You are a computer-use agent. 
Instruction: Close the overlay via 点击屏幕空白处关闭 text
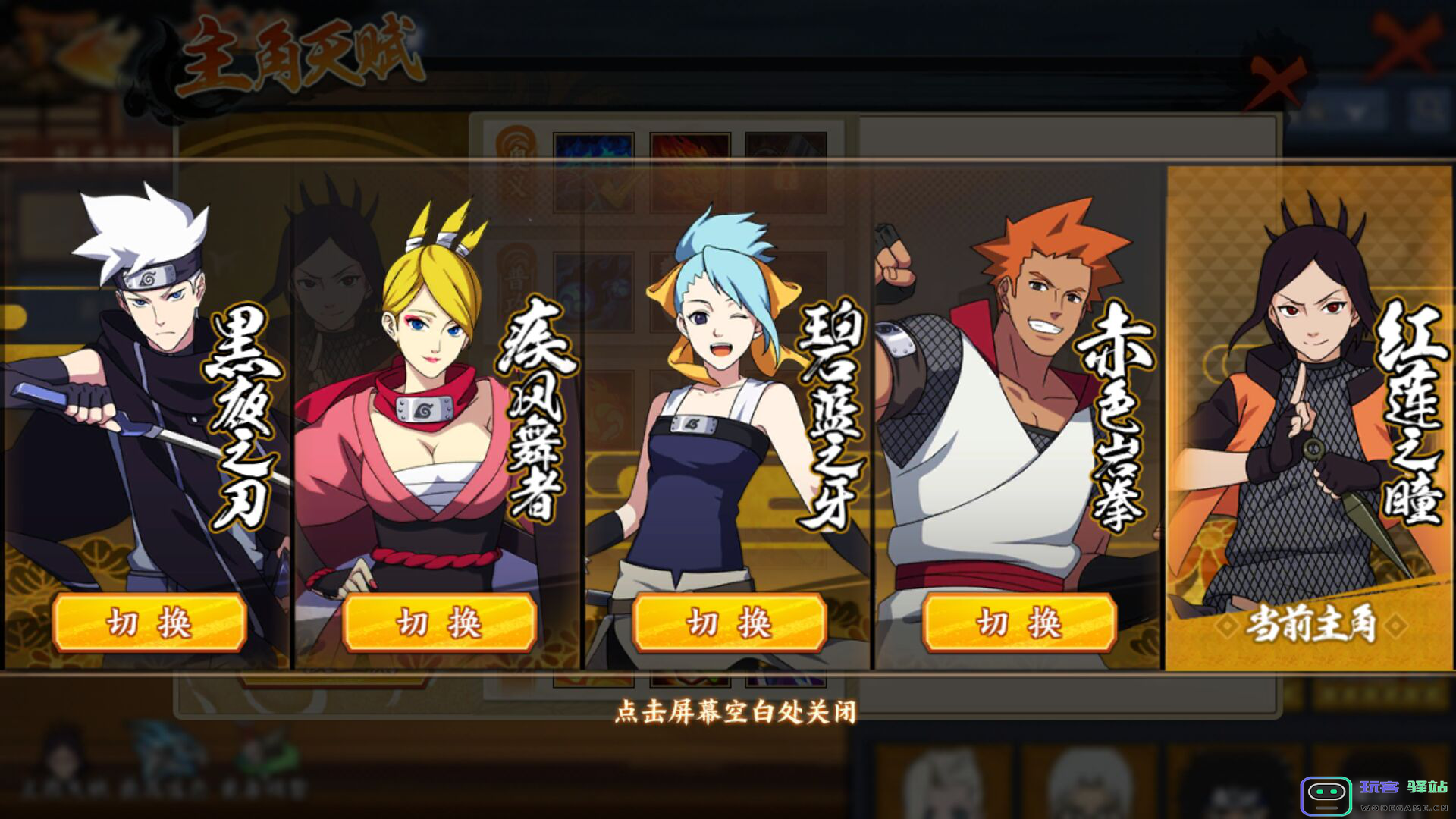coord(735,712)
